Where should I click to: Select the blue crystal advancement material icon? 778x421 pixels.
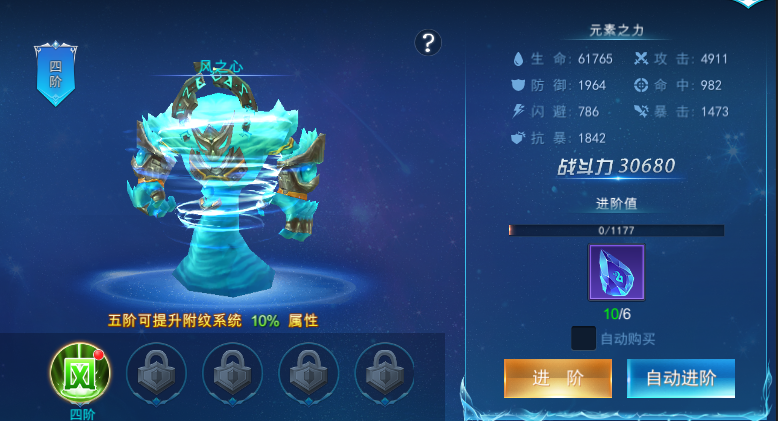point(616,272)
